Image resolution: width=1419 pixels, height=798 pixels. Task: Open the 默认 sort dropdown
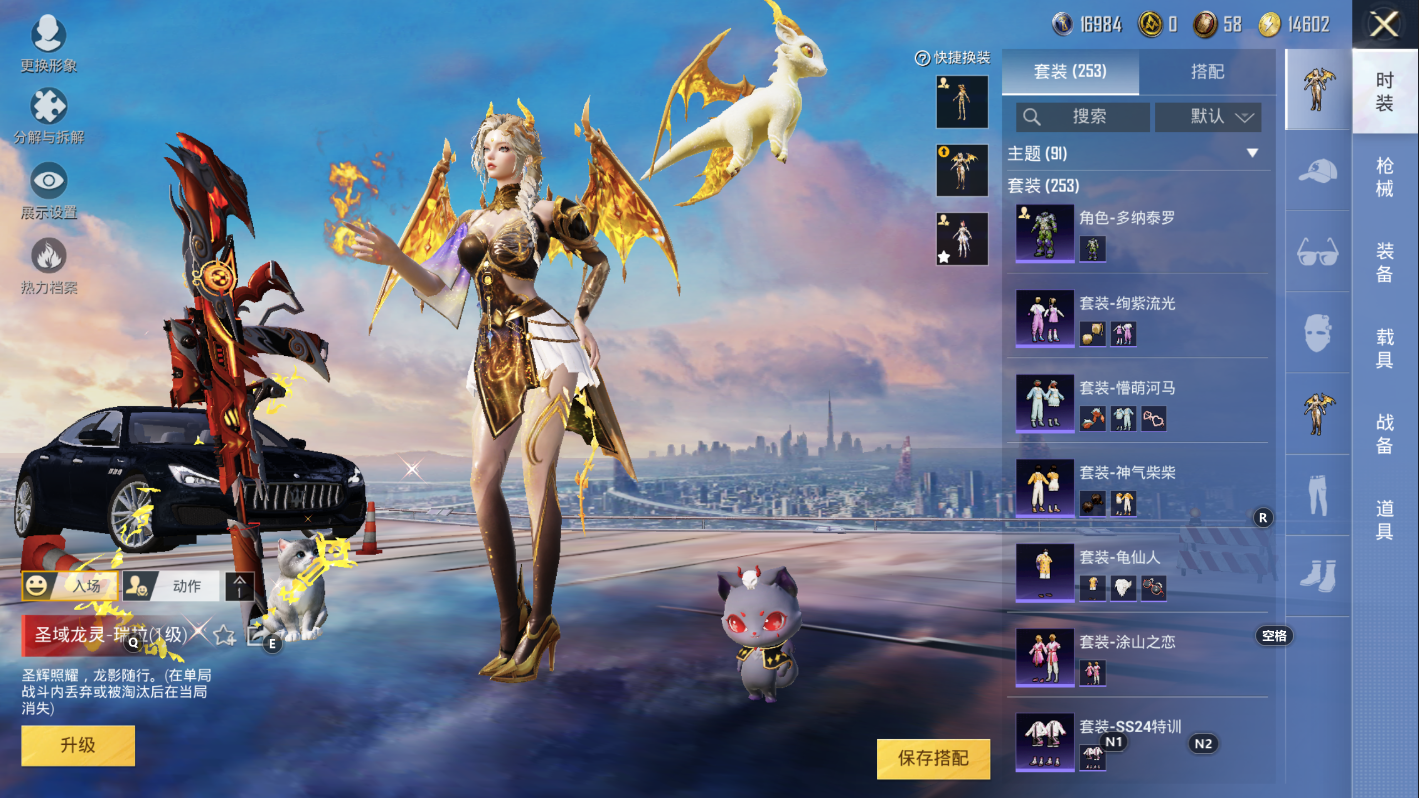click(1208, 117)
